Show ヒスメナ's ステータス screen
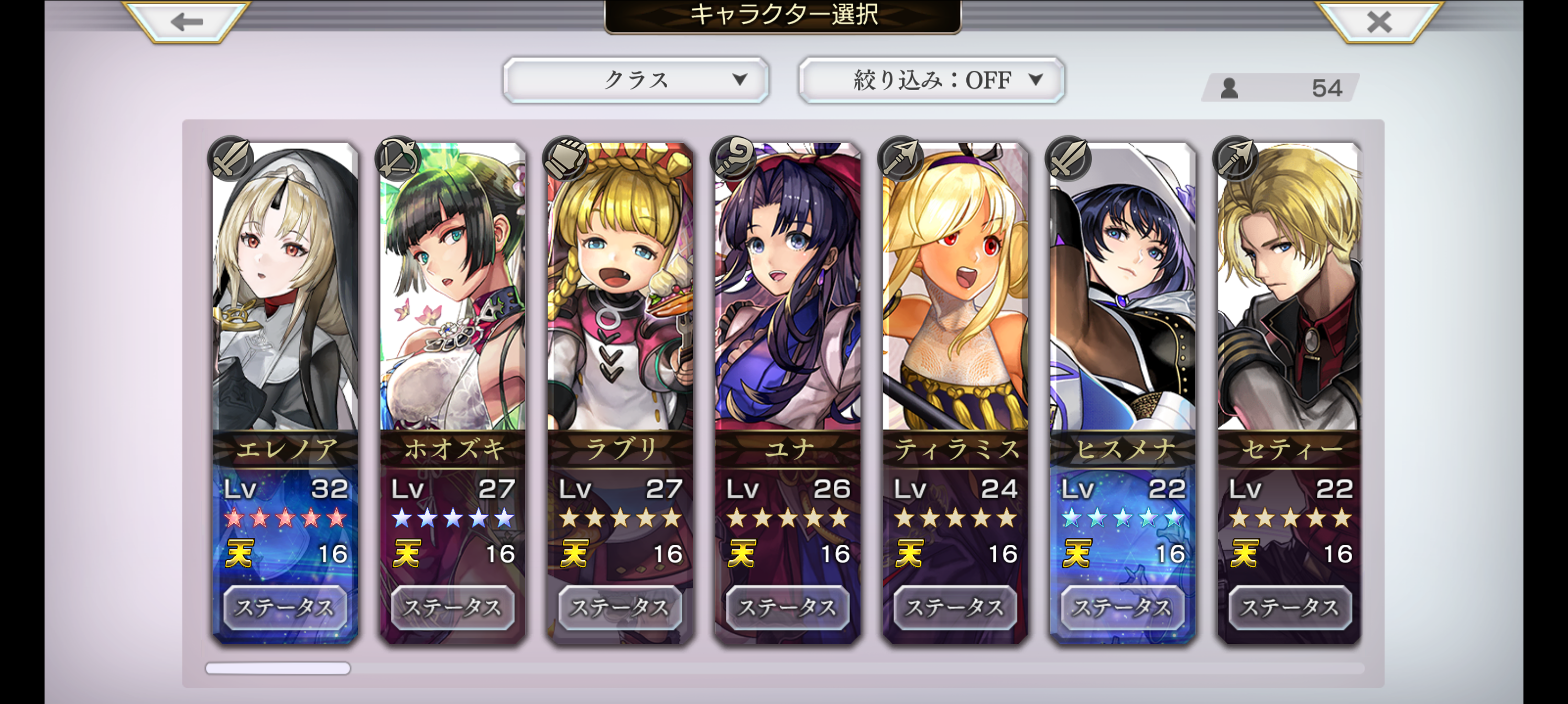 tap(1123, 607)
